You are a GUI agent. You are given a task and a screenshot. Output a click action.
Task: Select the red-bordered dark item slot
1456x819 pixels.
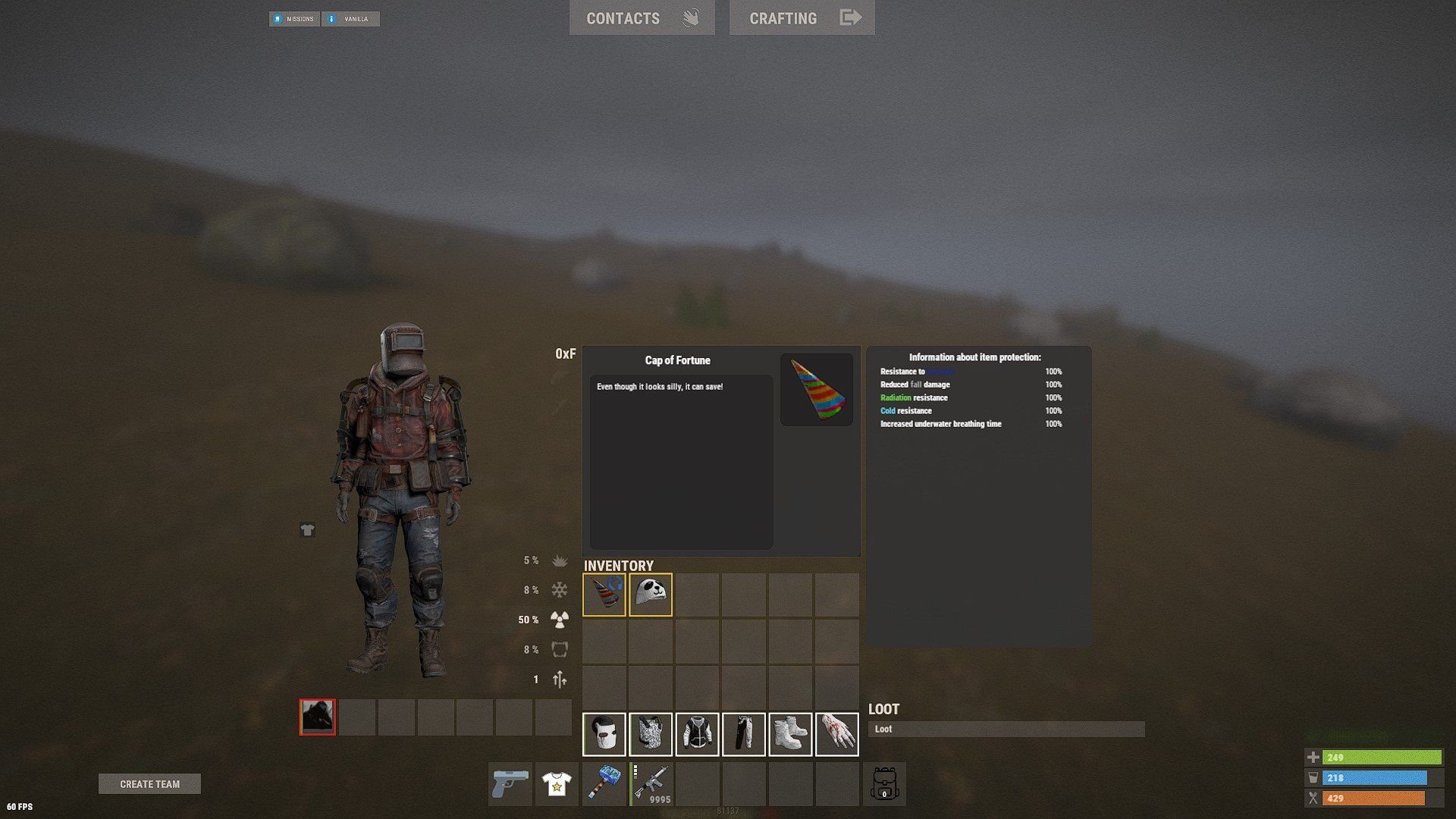317,717
